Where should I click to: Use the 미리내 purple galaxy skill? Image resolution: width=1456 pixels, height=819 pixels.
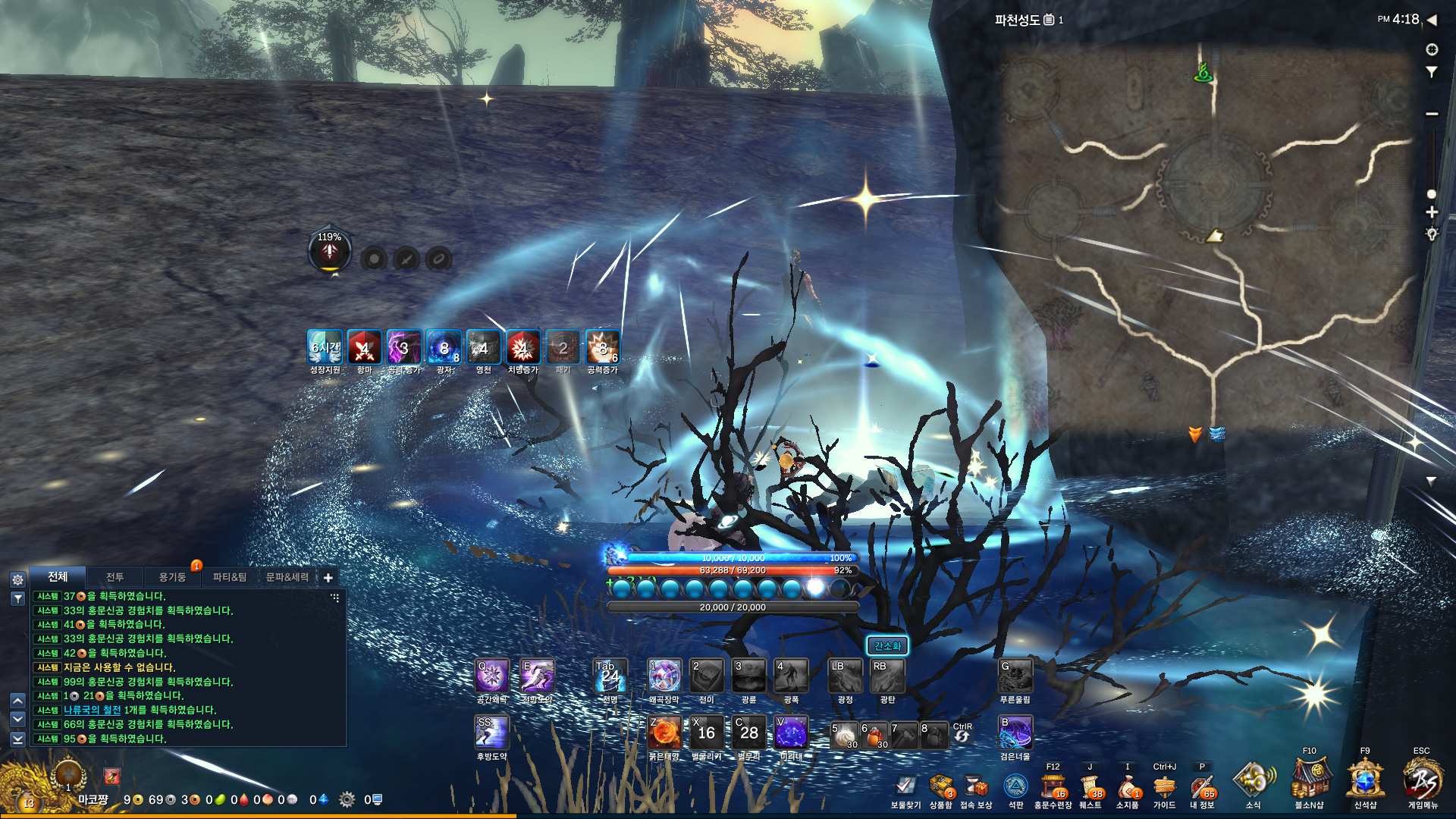click(790, 733)
